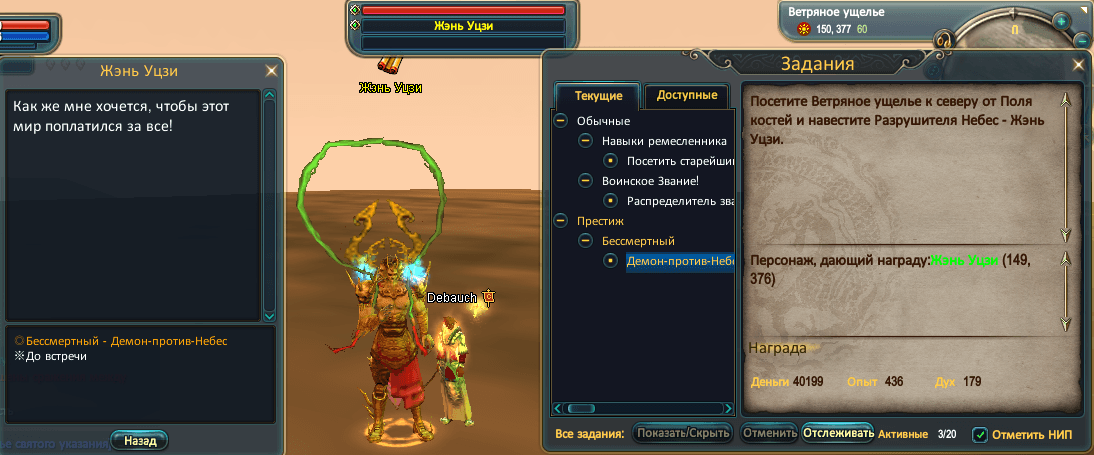This screenshot has width=1094, height=455.
Task: Select the Демон-против-Небес quest entry
Action: coord(679,261)
